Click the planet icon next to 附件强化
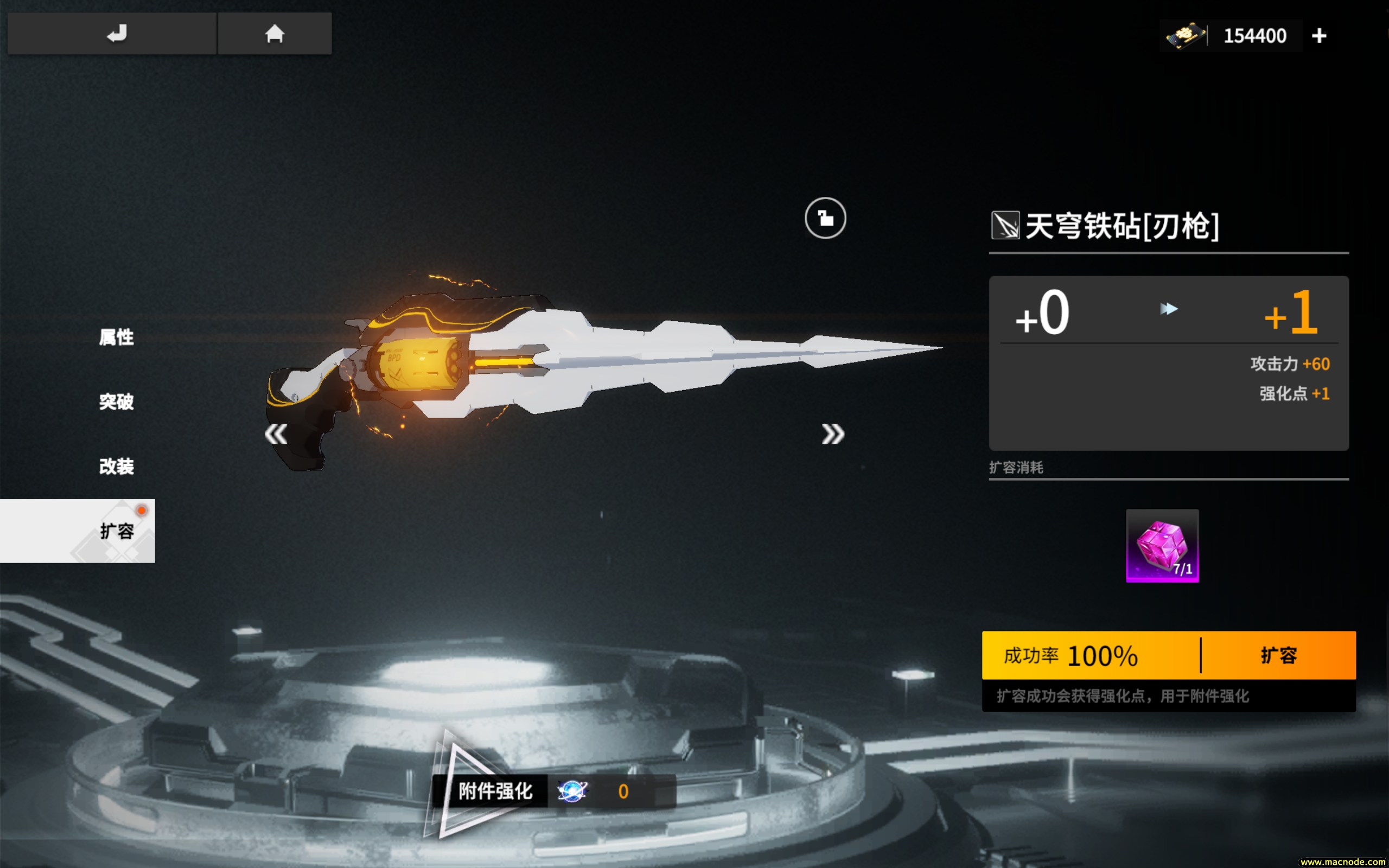 pyautogui.click(x=574, y=791)
